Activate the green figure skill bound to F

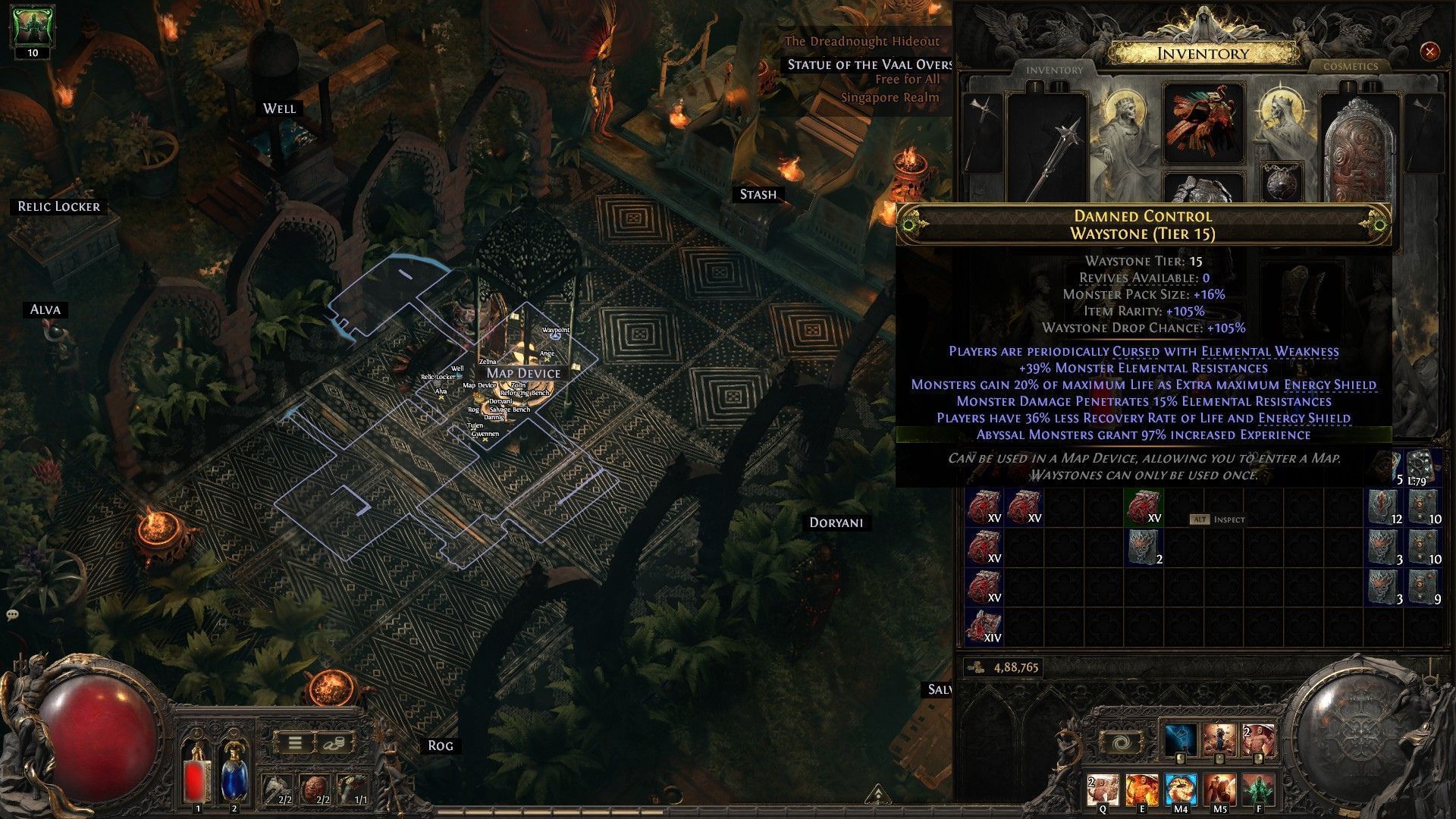pos(1259,790)
